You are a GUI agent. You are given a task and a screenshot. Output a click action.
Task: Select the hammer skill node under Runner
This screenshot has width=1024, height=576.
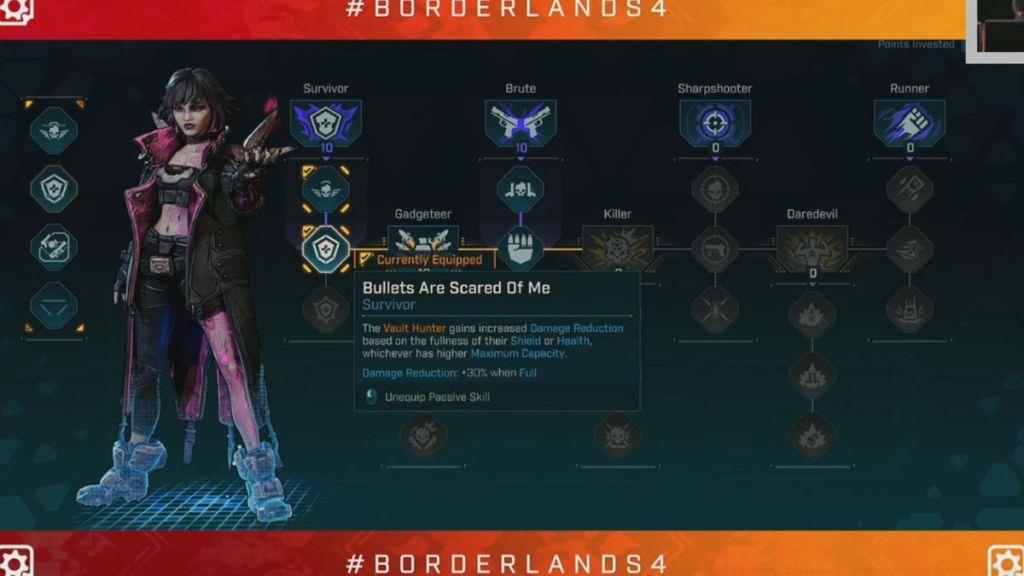click(x=909, y=189)
